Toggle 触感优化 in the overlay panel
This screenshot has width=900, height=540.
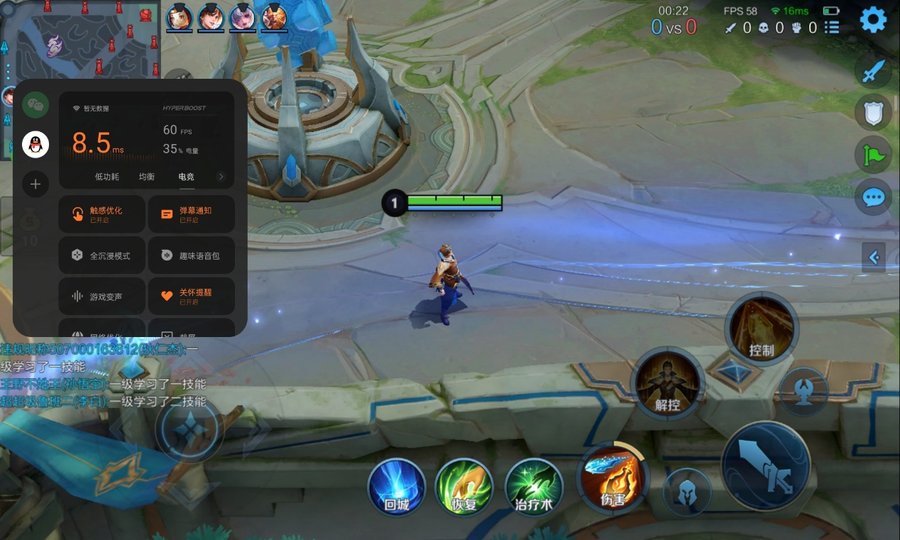coord(102,214)
